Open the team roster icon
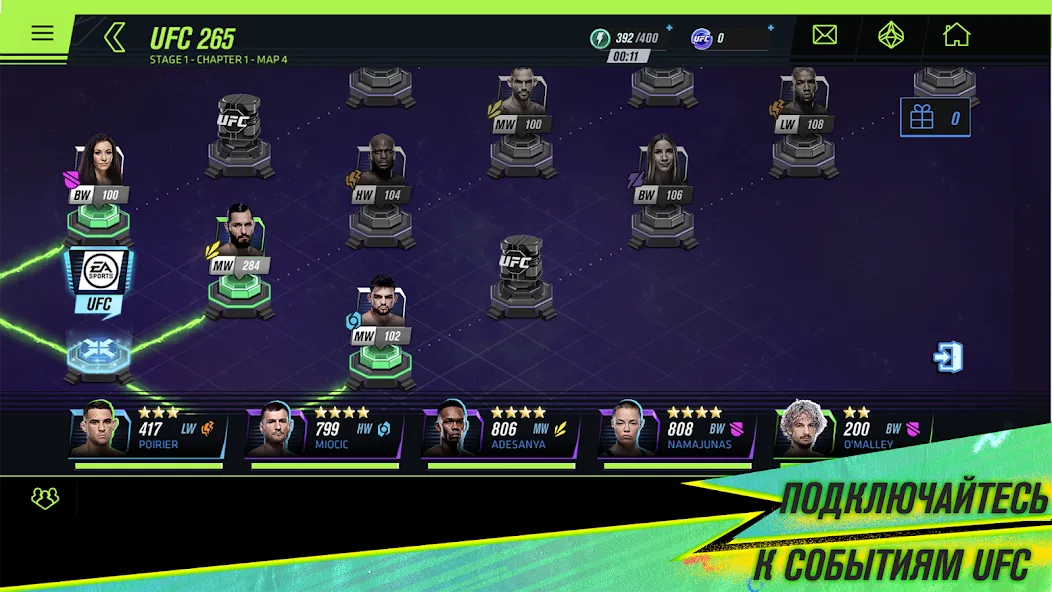Screen dimensions: 1052x592 pos(45,498)
